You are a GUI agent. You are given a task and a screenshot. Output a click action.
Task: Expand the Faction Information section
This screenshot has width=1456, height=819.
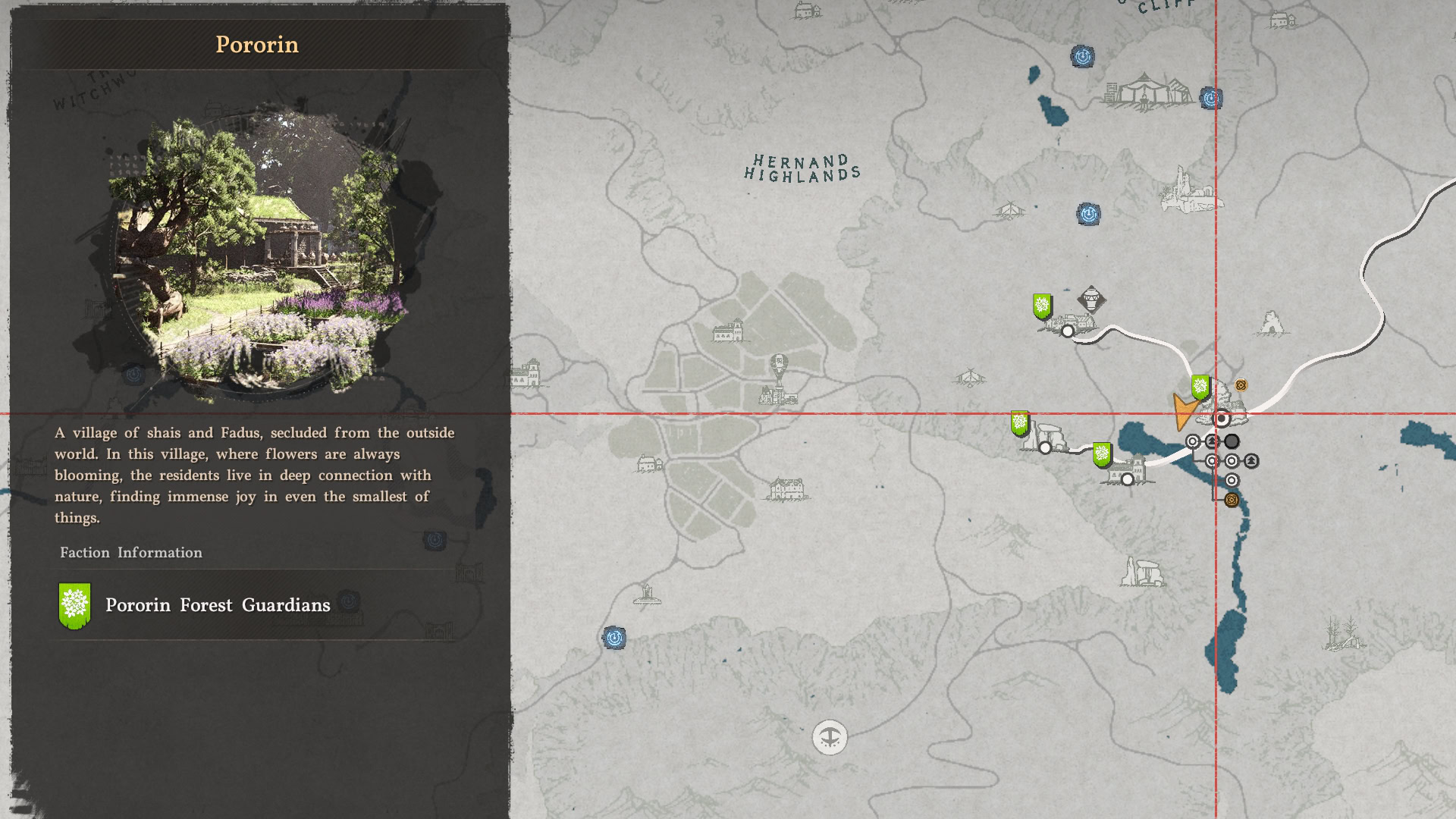point(130,553)
